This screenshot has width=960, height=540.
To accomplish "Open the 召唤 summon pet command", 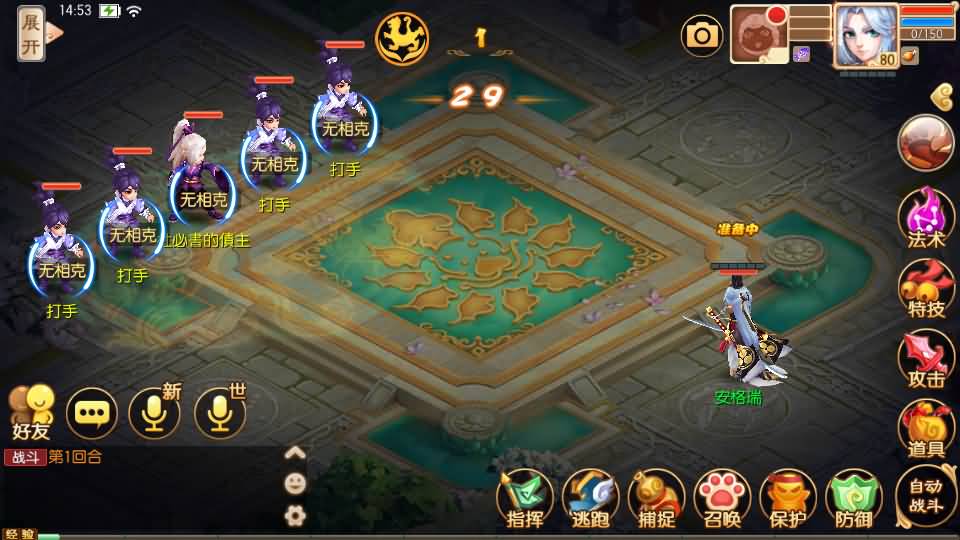I will (x=723, y=498).
